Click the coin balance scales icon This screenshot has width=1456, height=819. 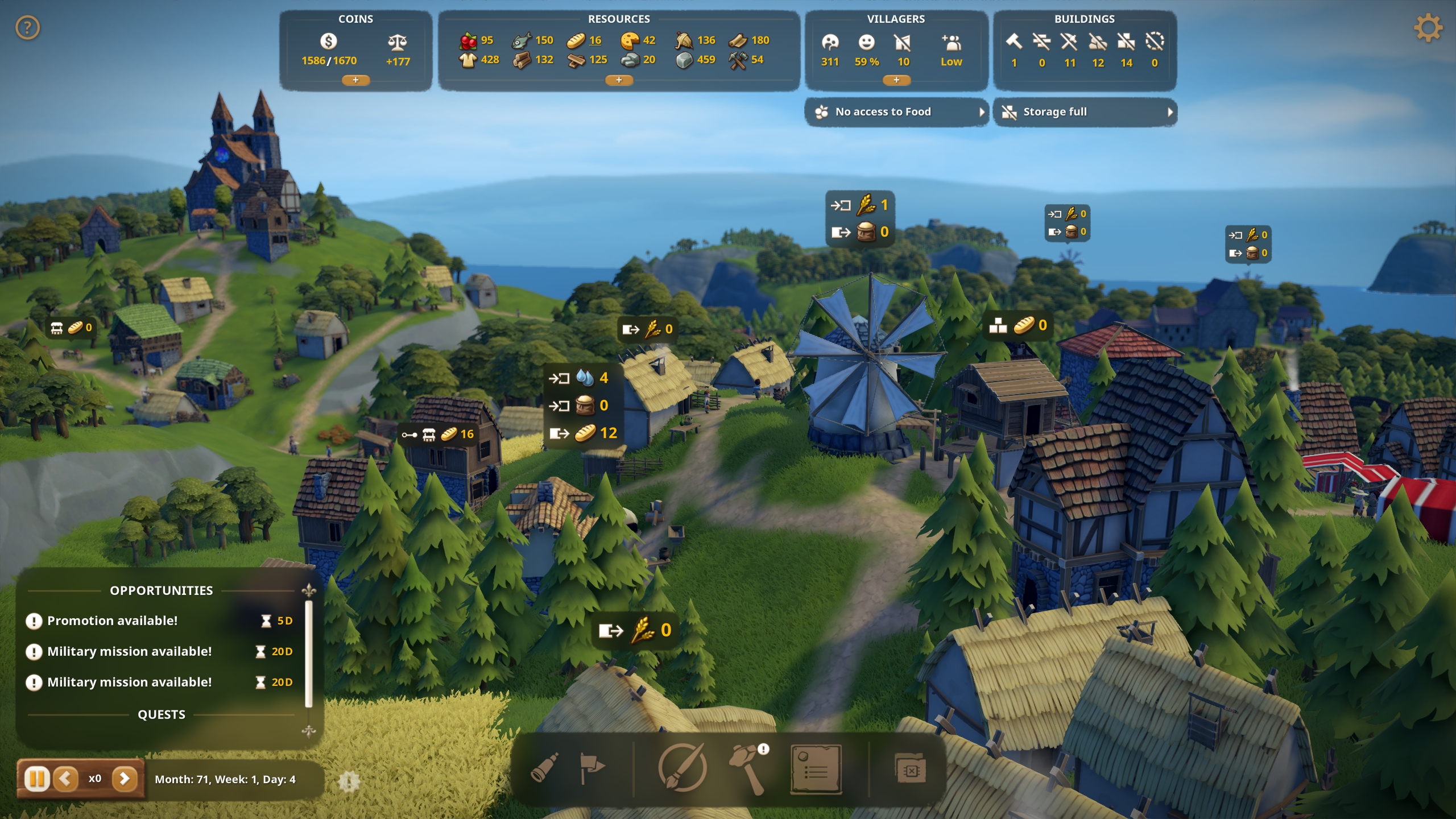tap(397, 42)
